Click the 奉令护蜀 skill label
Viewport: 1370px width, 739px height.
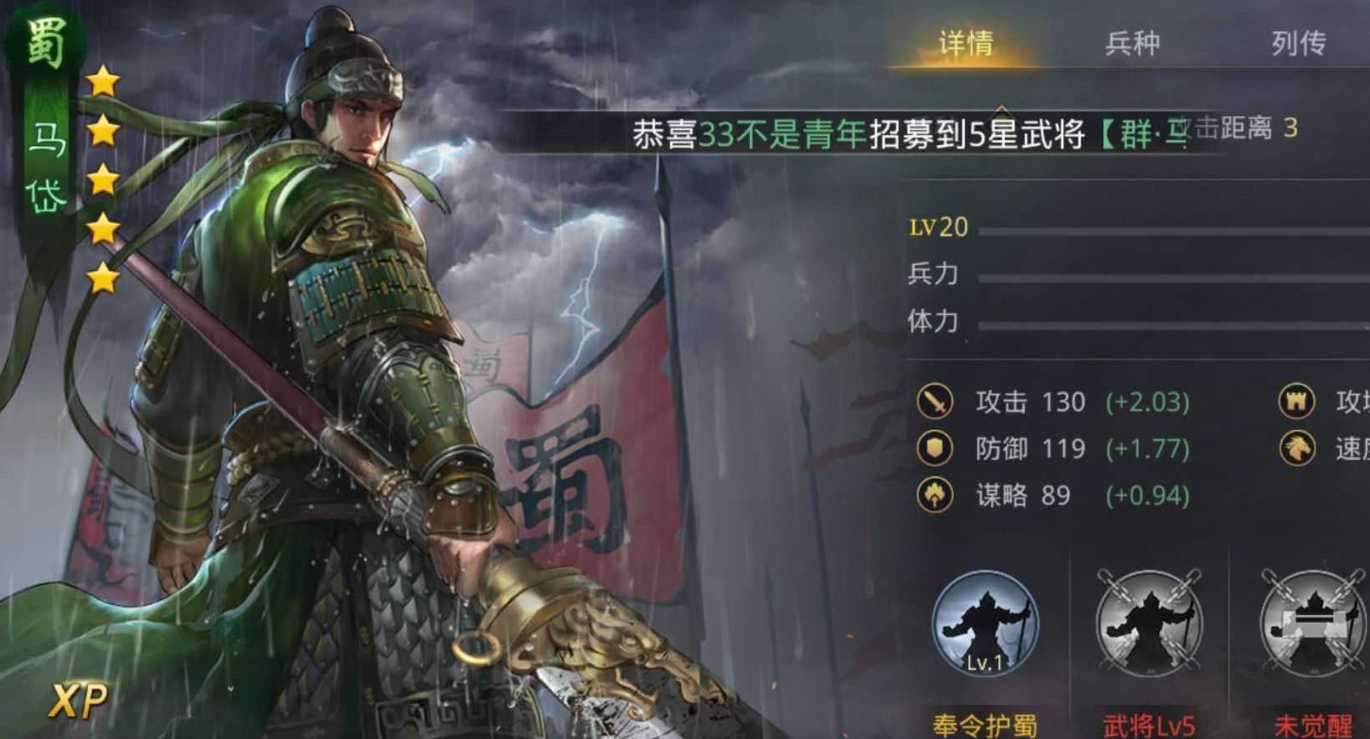click(x=983, y=726)
